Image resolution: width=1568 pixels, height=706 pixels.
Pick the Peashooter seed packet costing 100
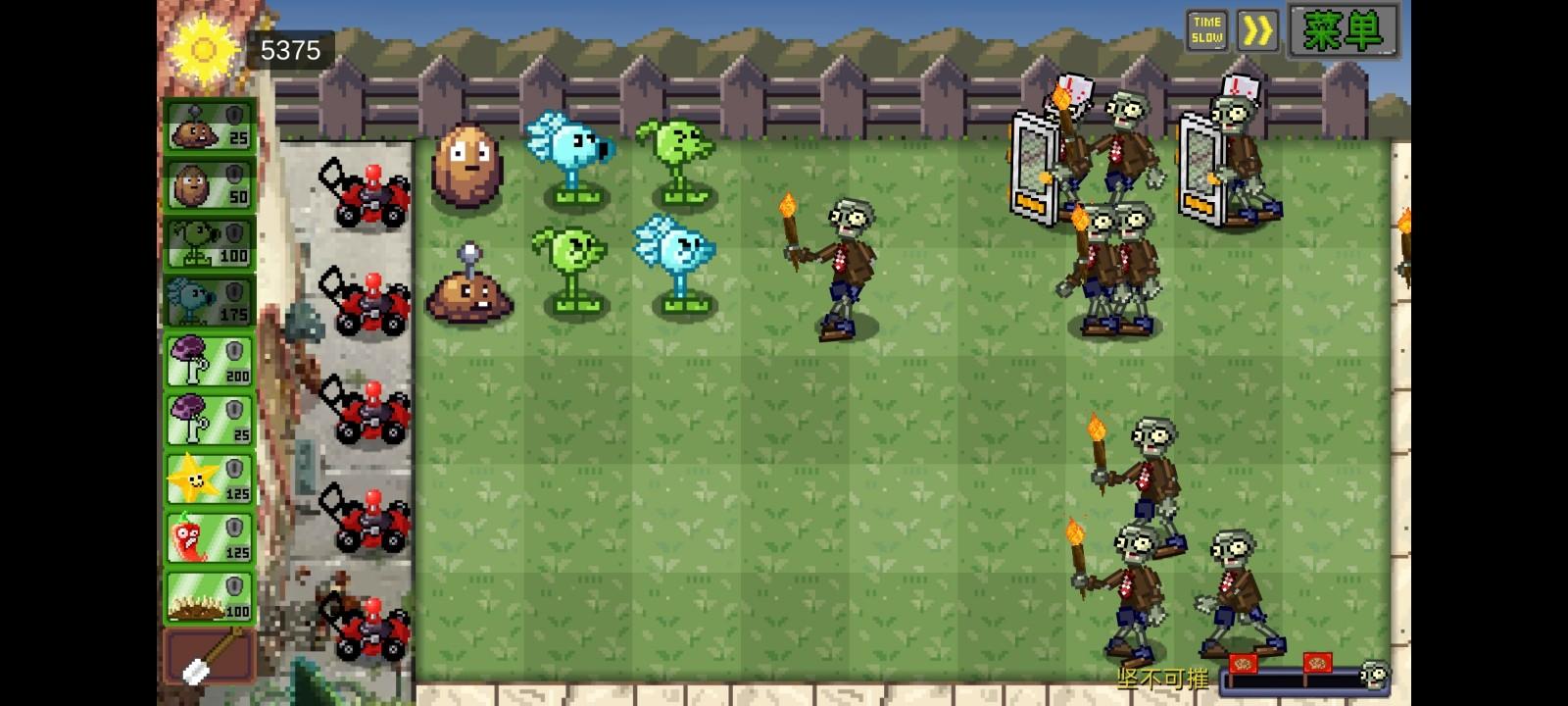point(207,243)
